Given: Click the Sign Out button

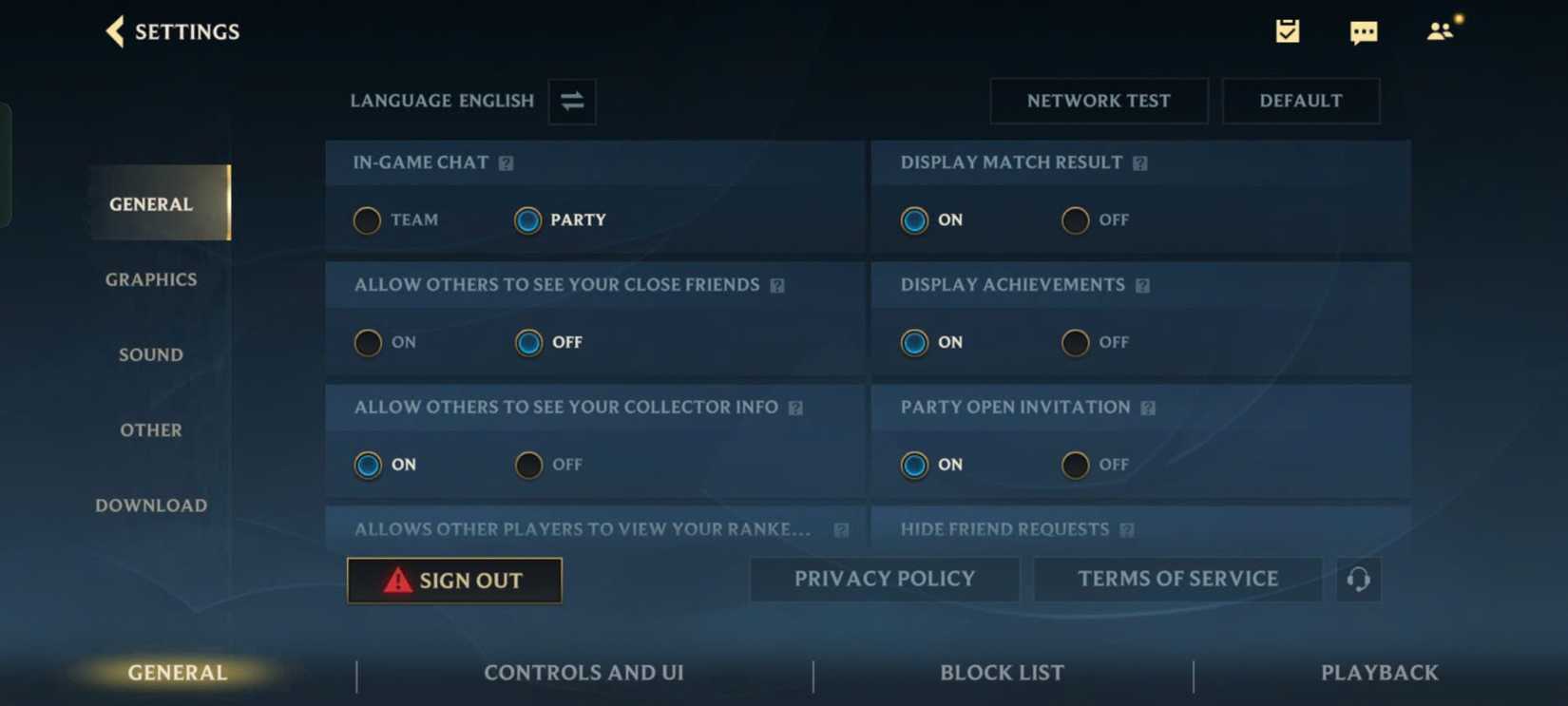Looking at the screenshot, I should pyautogui.click(x=454, y=581).
